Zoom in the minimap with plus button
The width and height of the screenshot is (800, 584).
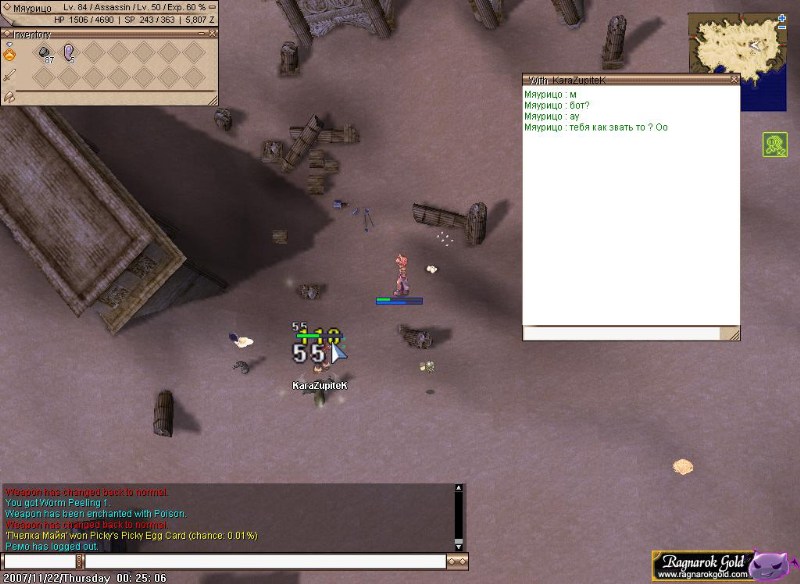[781, 18]
